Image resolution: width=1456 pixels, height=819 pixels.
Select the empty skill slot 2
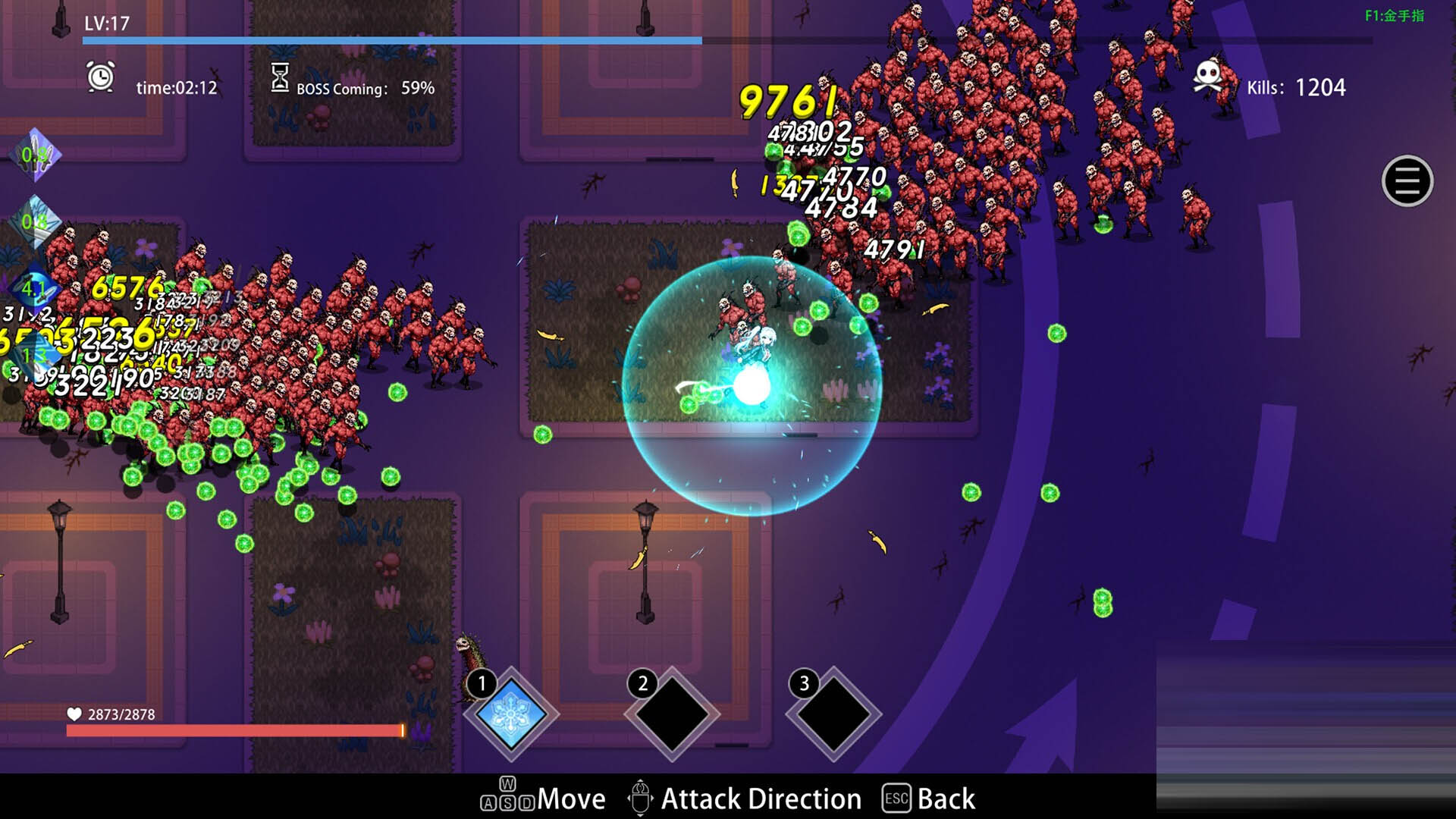671,714
